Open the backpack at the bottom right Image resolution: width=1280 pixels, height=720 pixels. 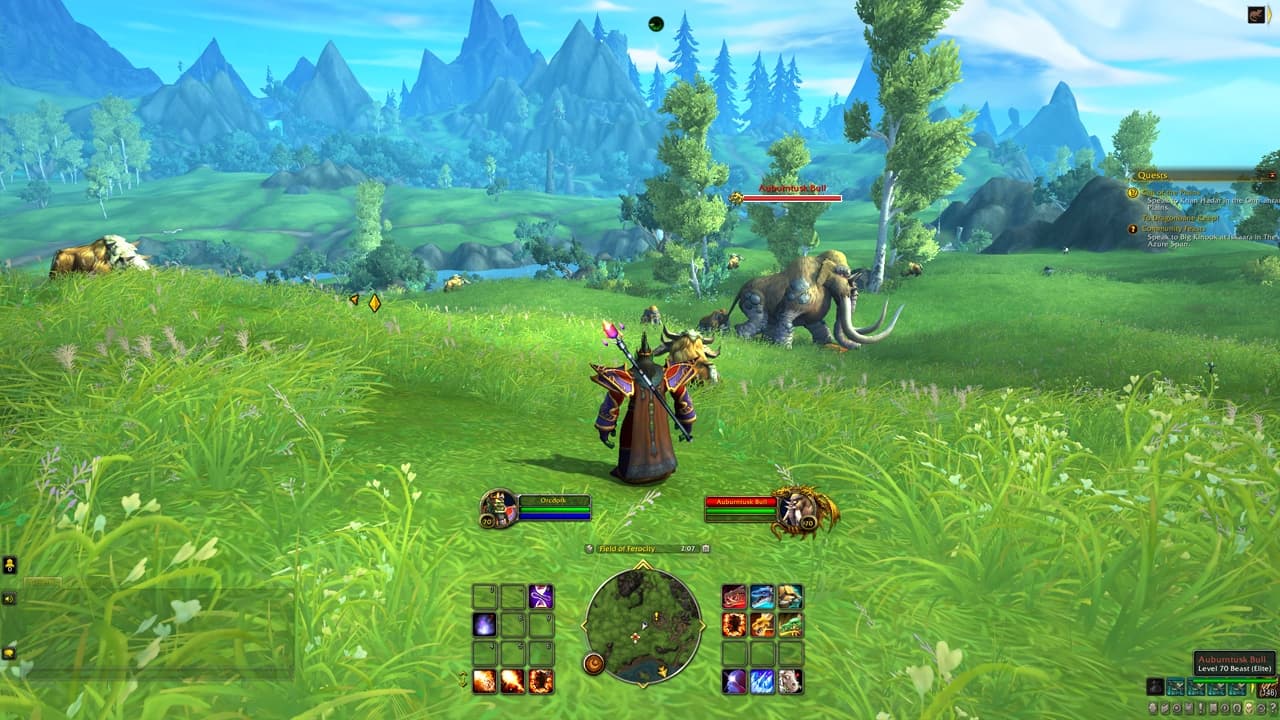tap(1267, 688)
